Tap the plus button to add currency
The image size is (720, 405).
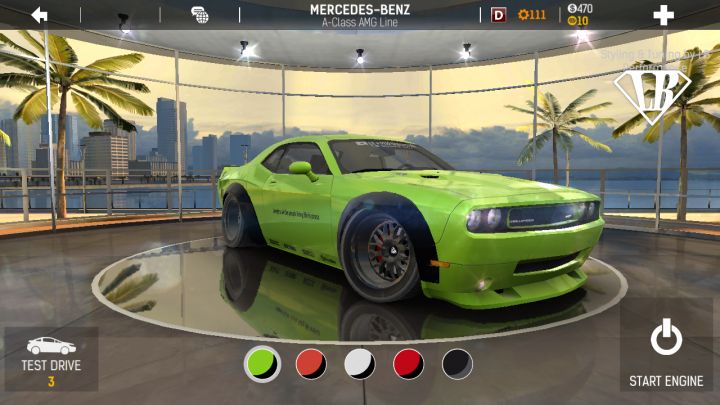(x=663, y=15)
